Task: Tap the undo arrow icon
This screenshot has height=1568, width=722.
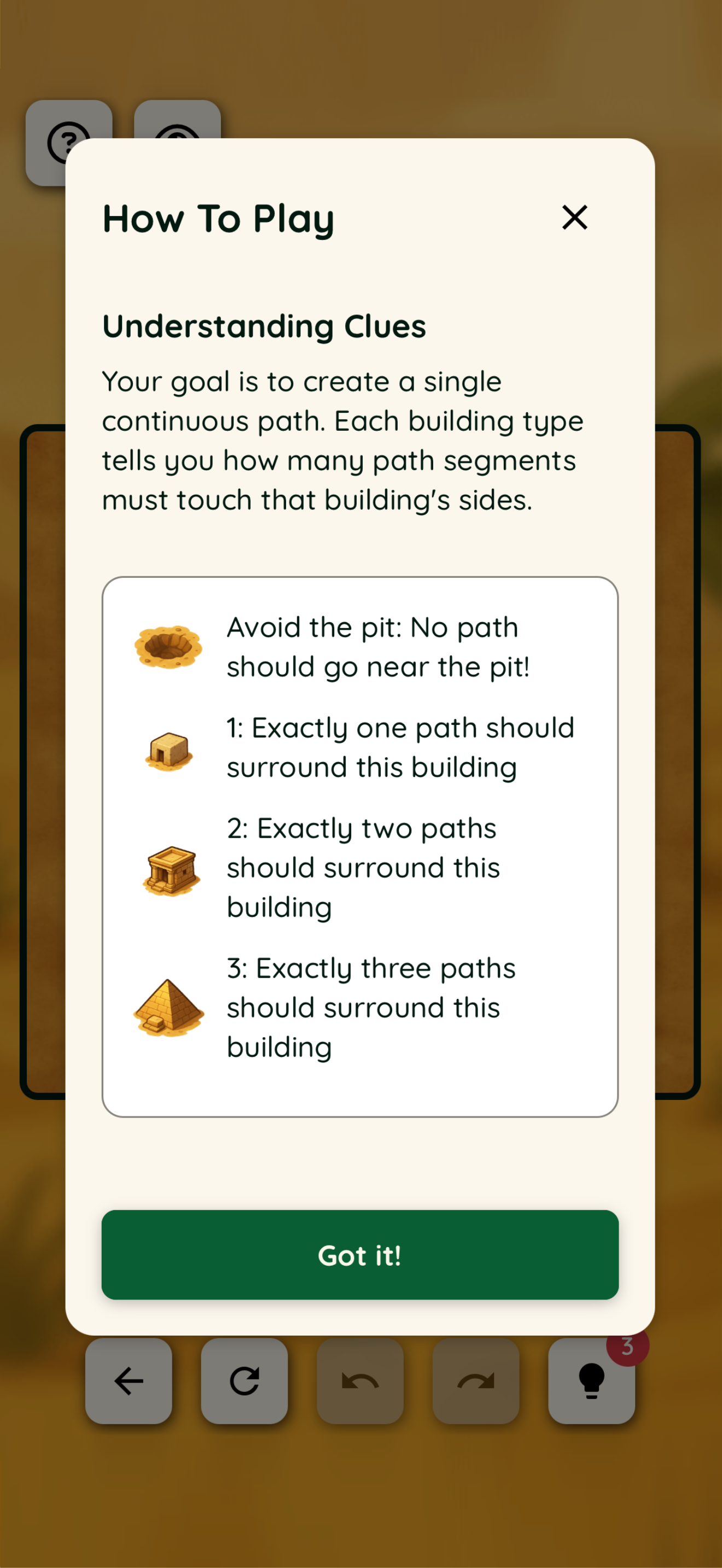Action: pos(360,1380)
